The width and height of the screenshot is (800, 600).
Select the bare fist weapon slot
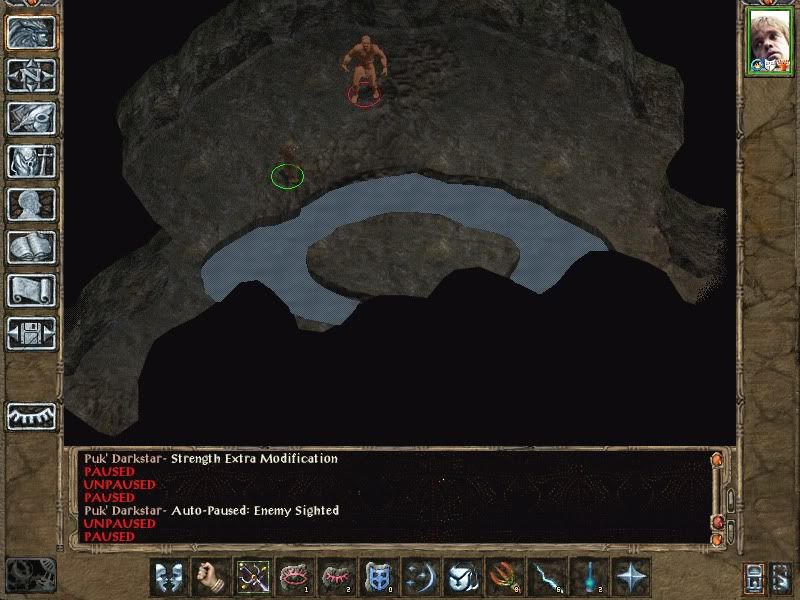coord(210,577)
